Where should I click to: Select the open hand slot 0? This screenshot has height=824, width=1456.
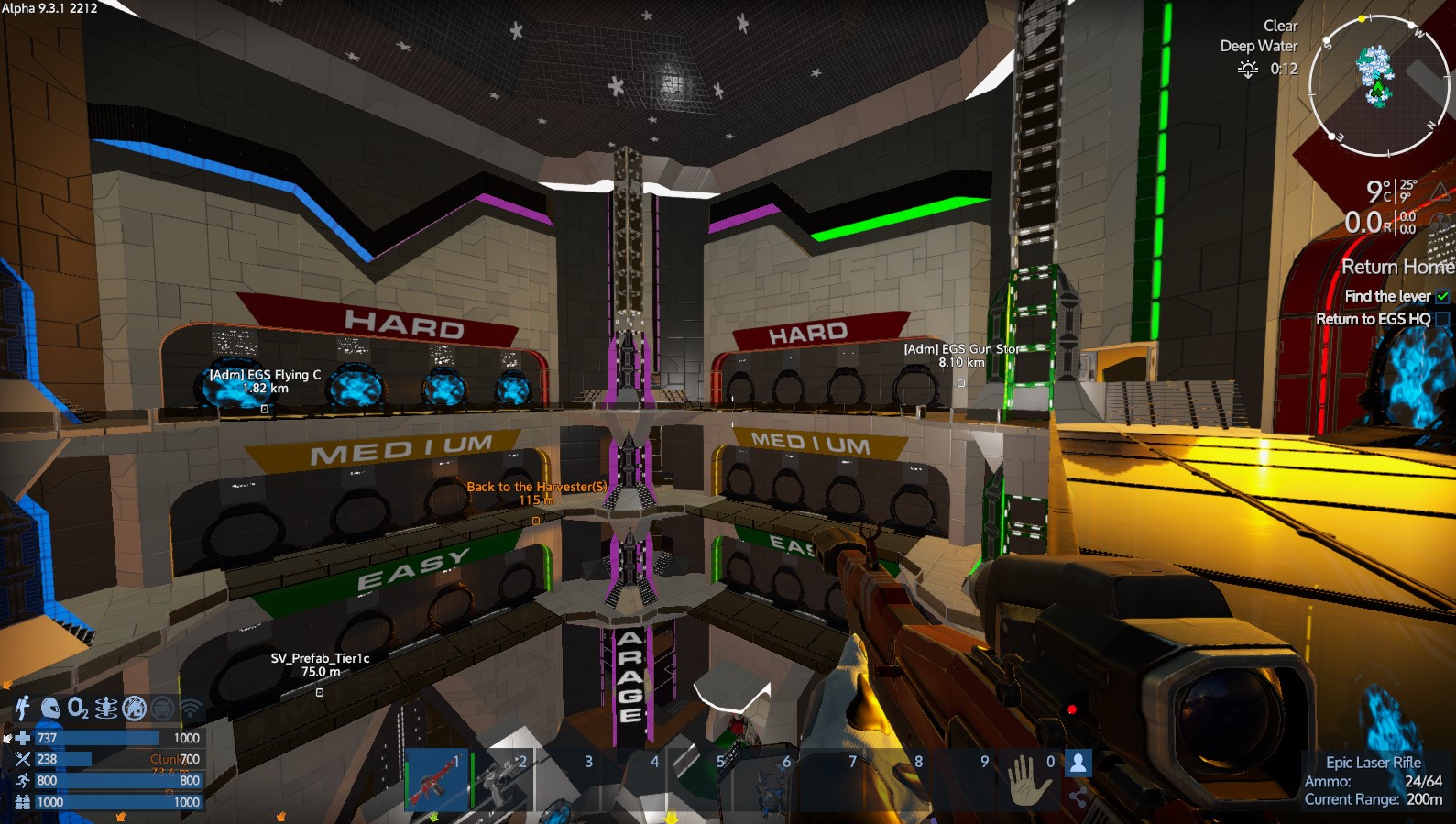(1030, 779)
